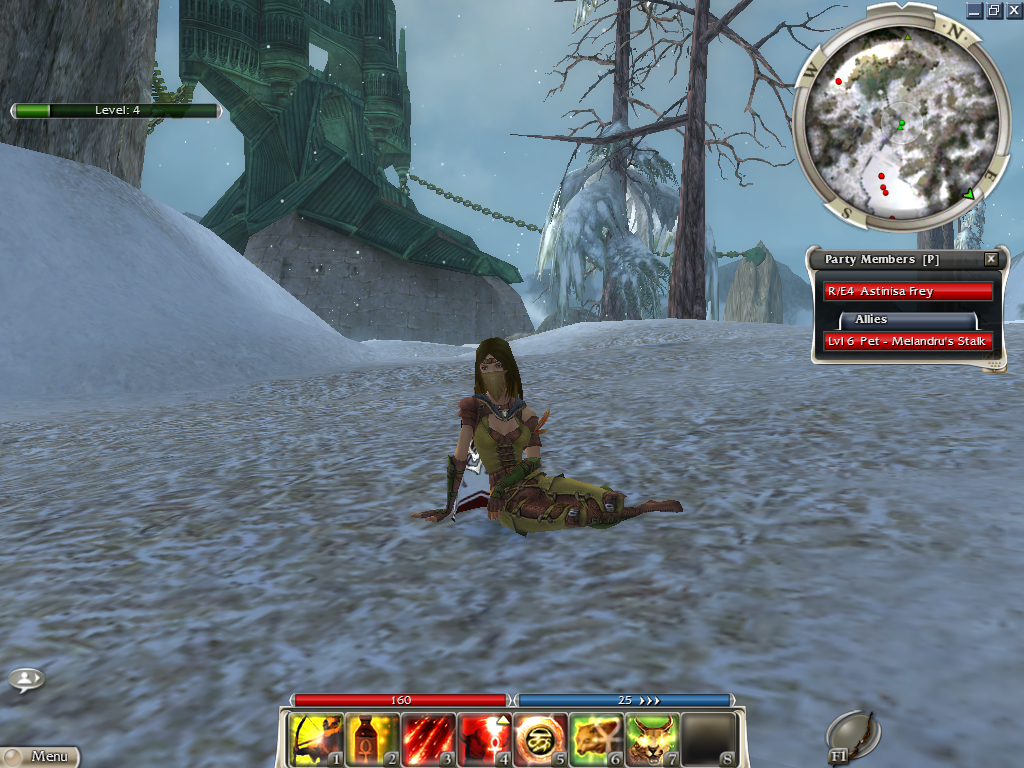Image resolution: width=1024 pixels, height=768 pixels.
Task: Activate the archer bow skill in slot 1
Action: pos(315,739)
